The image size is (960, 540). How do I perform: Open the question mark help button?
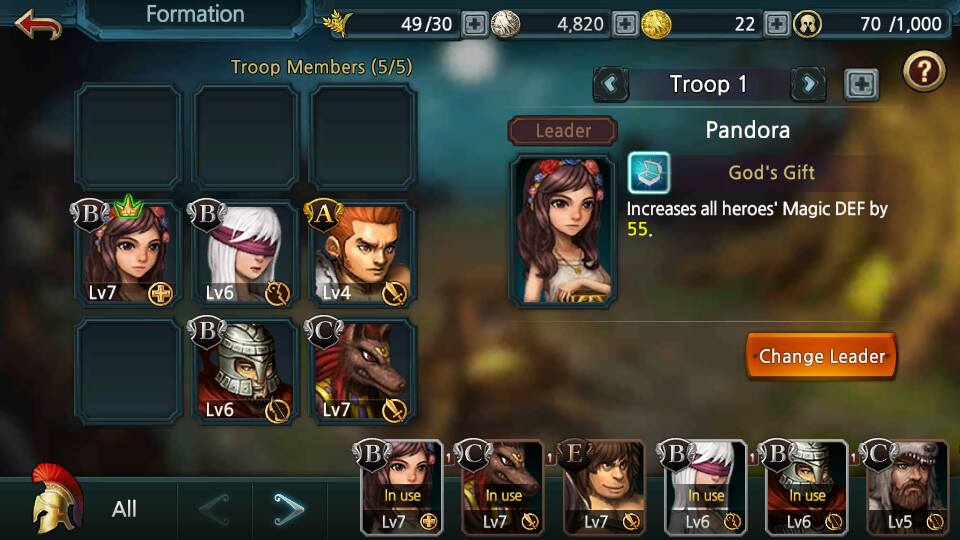tap(924, 72)
